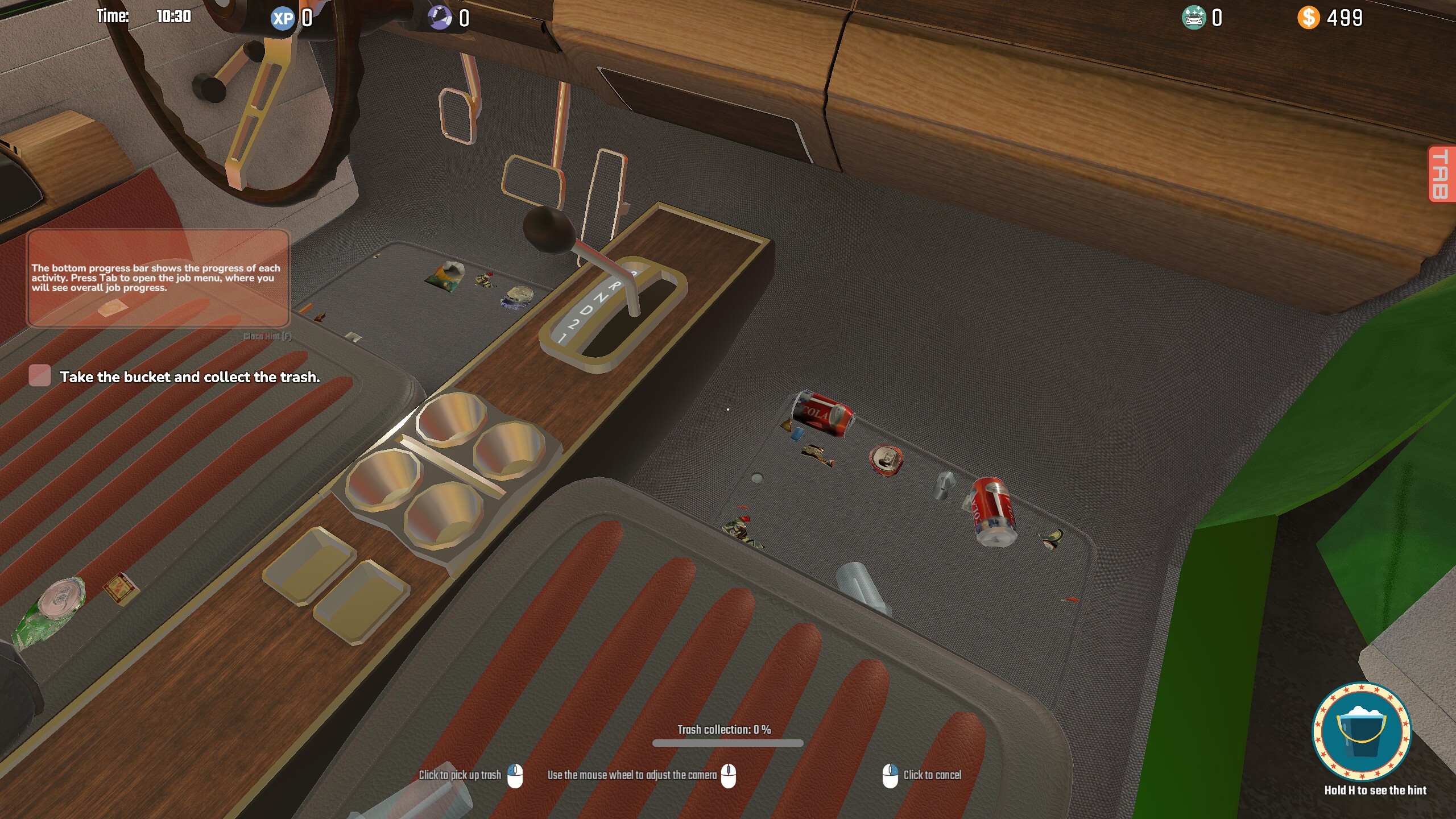
Task: Click the mouse wheel camera adjustment icon
Action: (730, 776)
